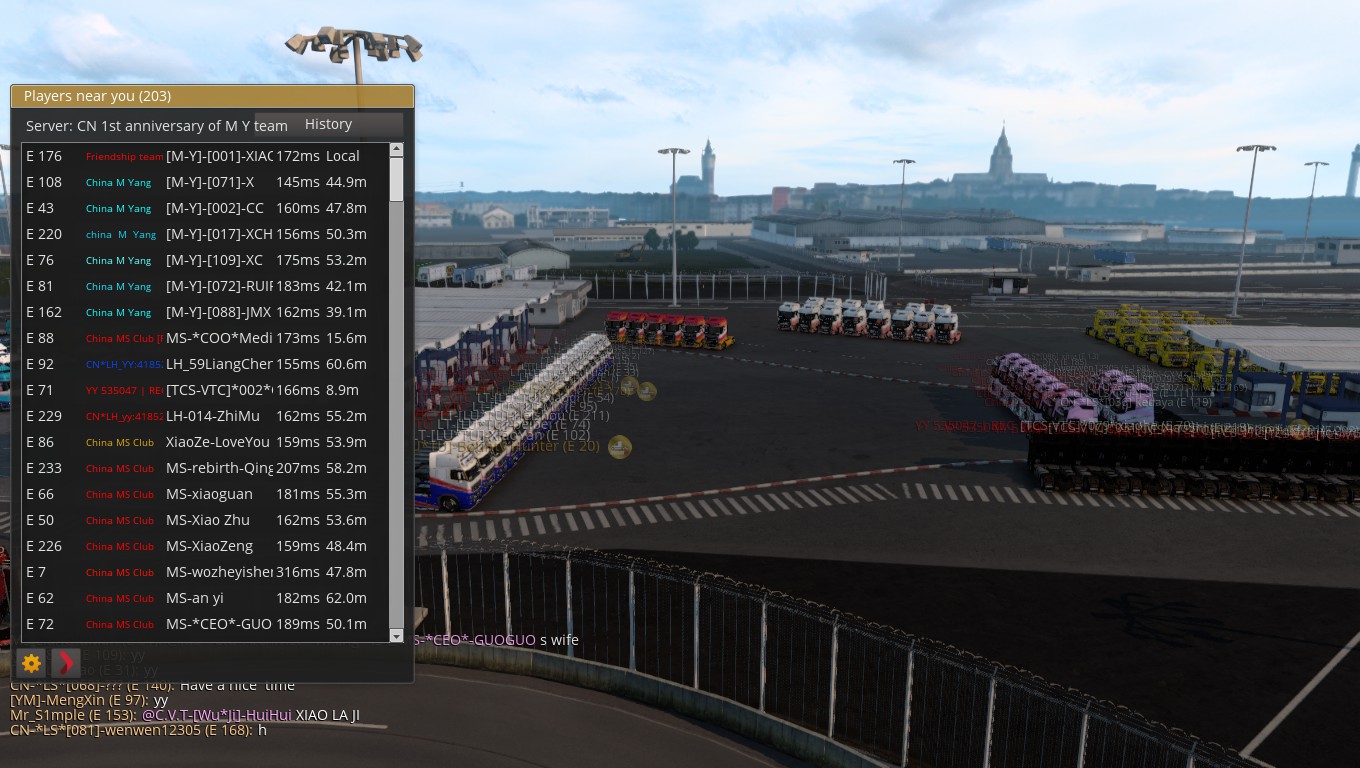Viewport: 1360px width, 768px height.
Task: Choose player [M-Y]-[002]-CC in list
Action: (214, 208)
